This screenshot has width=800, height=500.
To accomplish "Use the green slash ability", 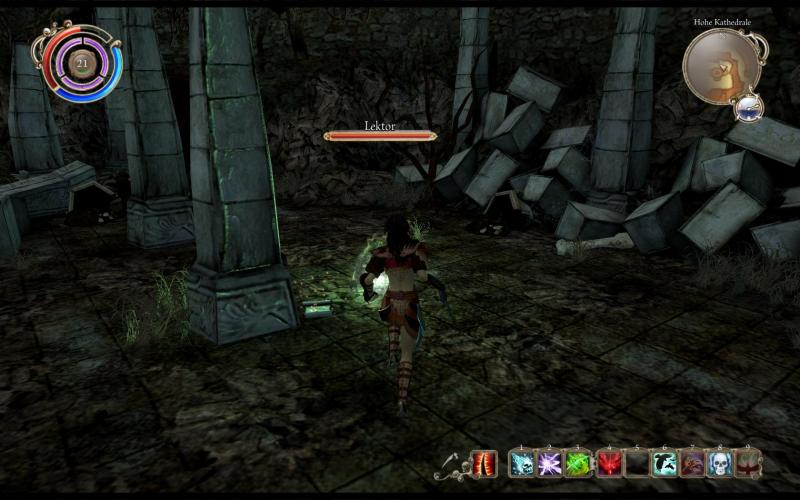I will tap(577, 463).
